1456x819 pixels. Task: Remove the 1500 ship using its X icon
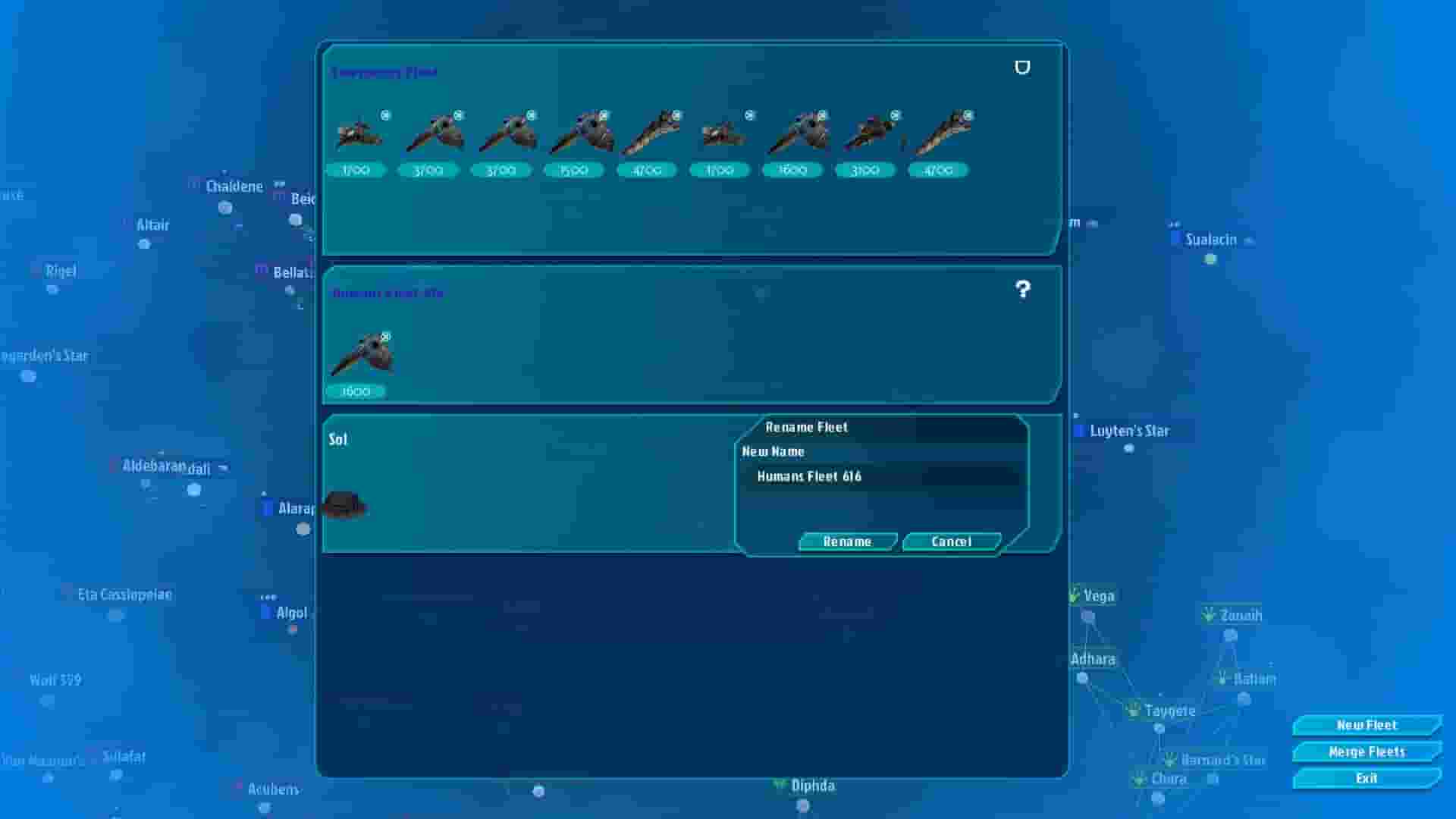coord(603,115)
